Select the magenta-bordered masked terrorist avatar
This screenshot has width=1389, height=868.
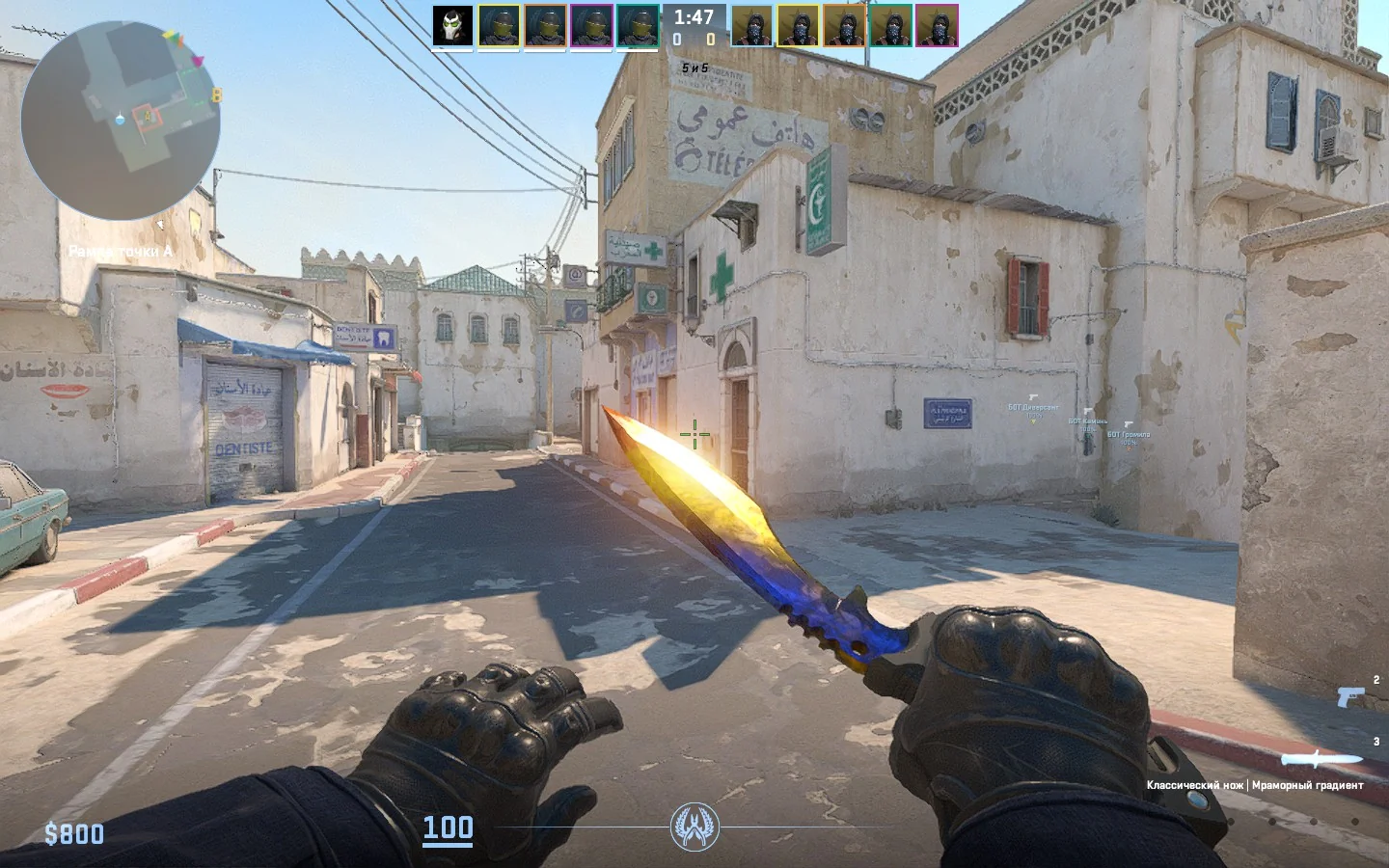point(937,26)
